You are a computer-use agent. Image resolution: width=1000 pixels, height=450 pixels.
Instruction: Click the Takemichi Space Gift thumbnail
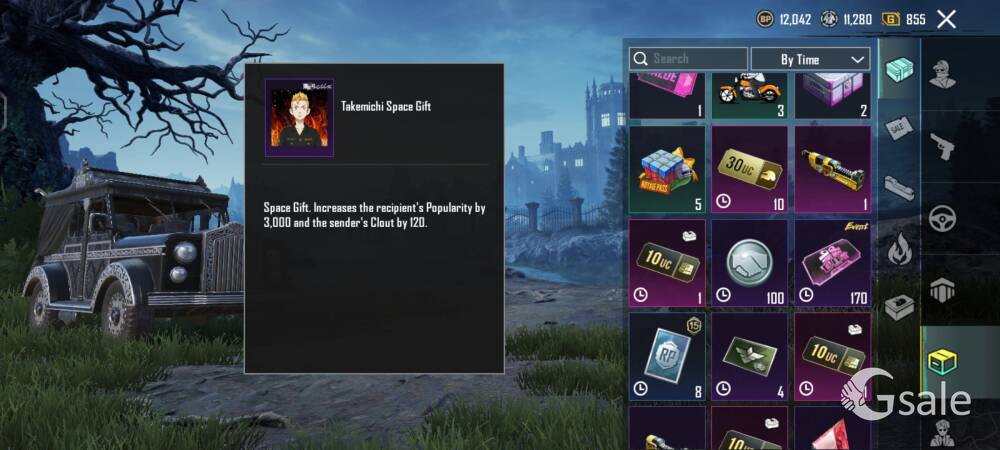click(x=299, y=118)
